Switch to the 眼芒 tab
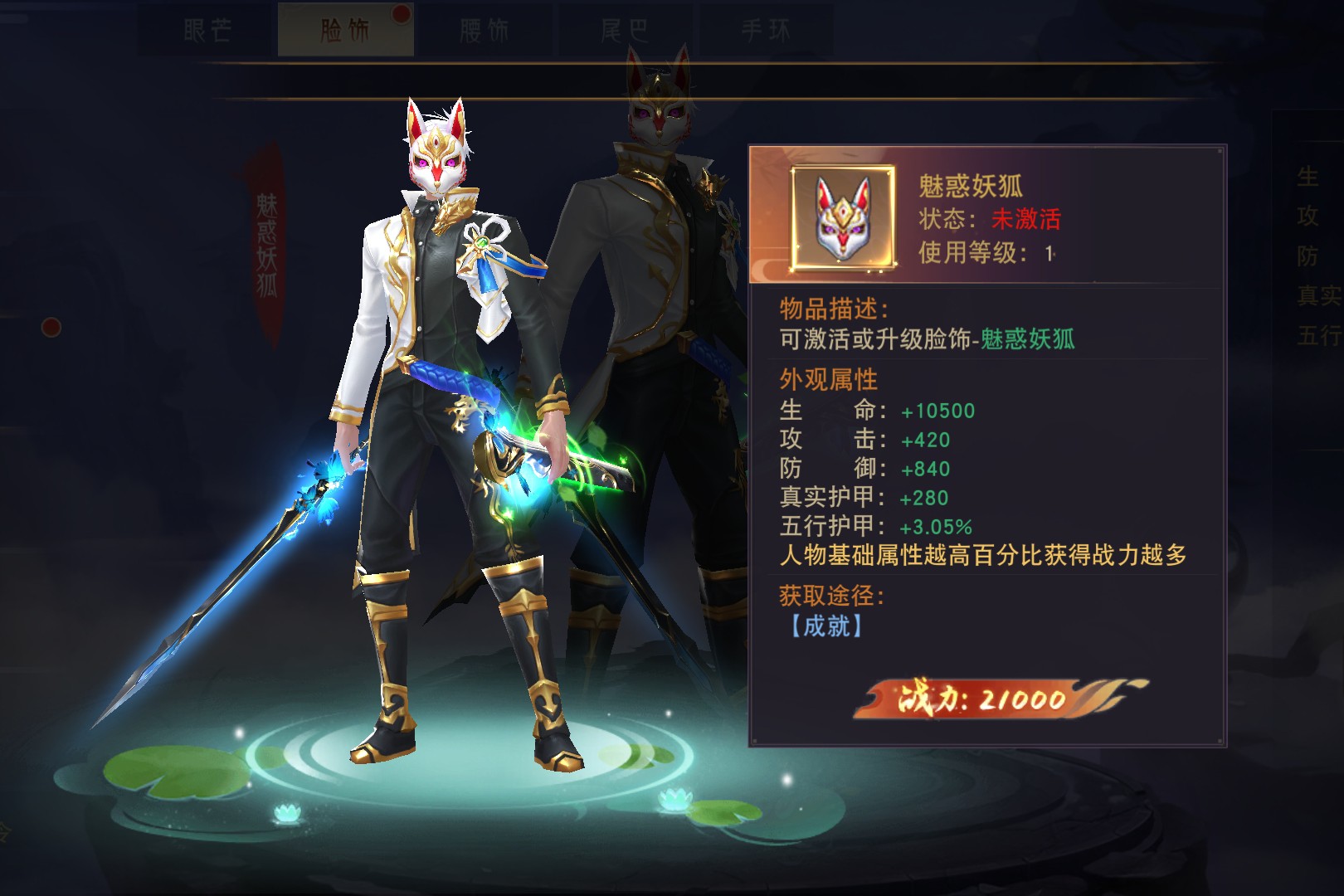The image size is (1344, 896). [207, 31]
